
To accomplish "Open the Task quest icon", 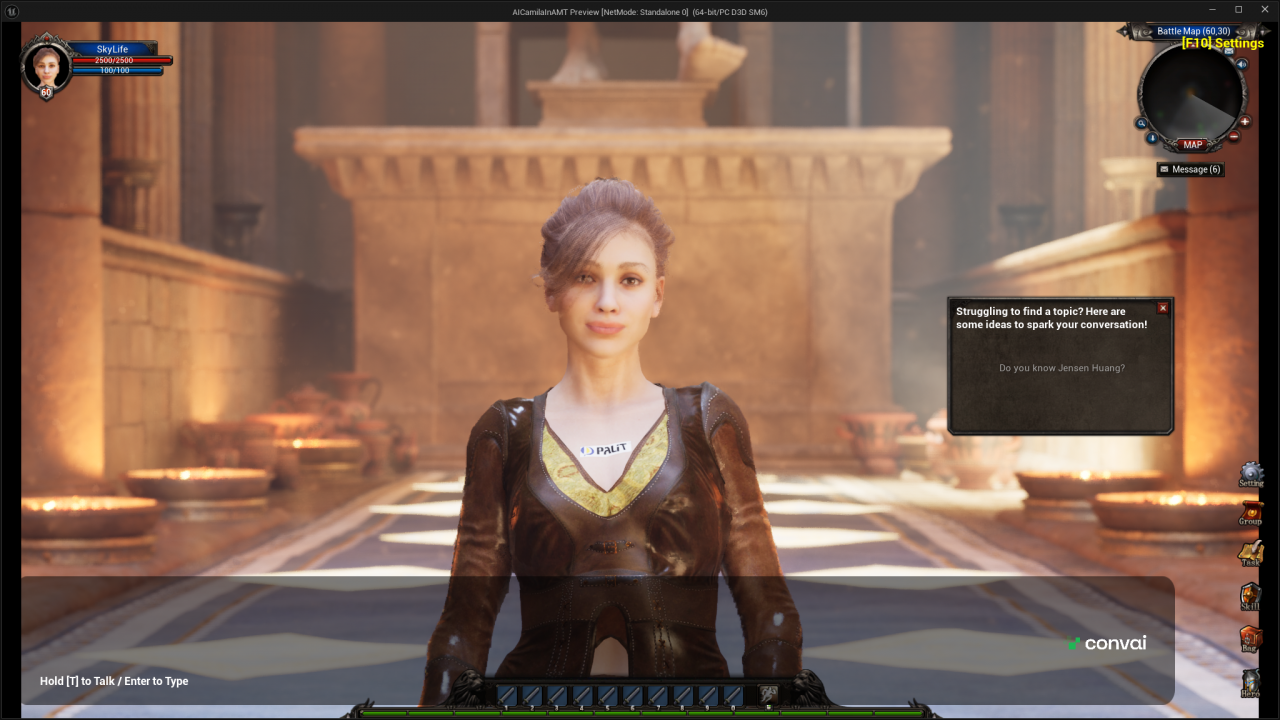I will click(1251, 554).
